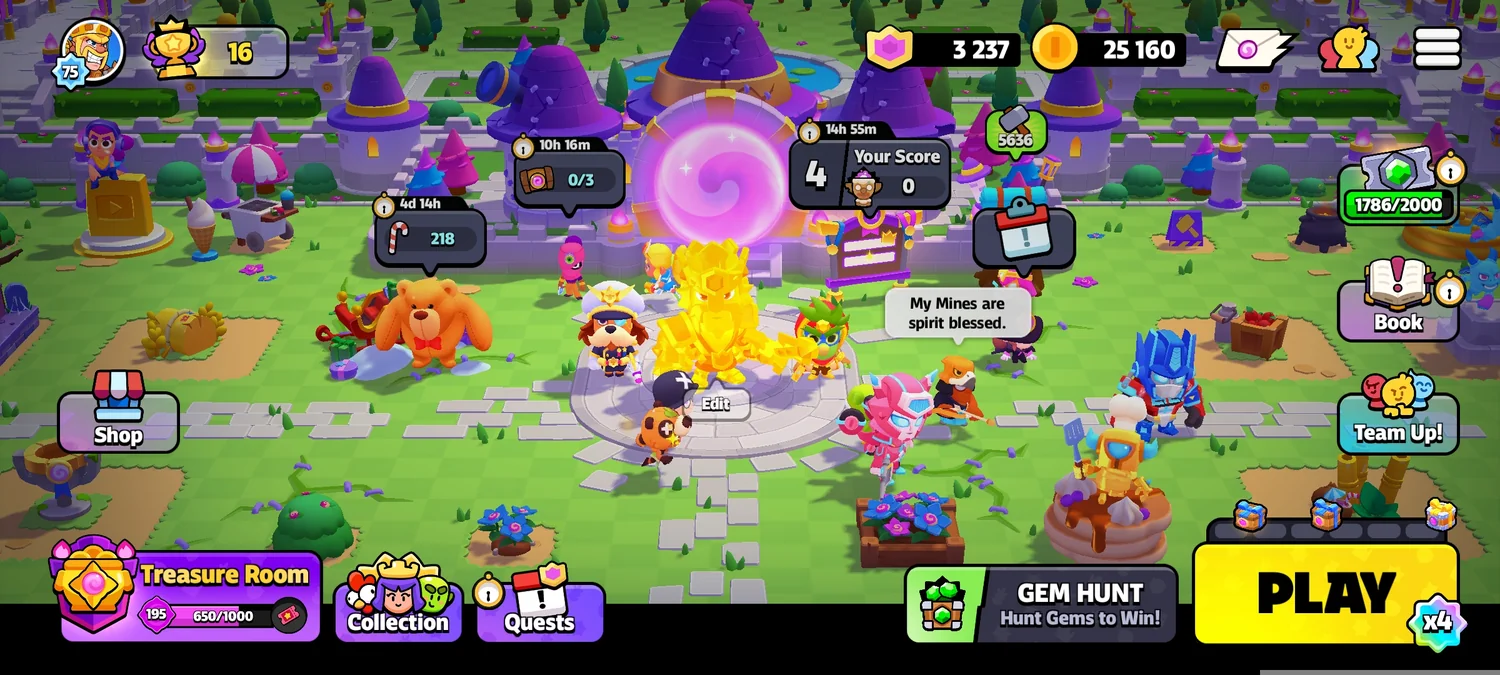This screenshot has height=675, width=1500.
Task: Open the trophy rank badge
Action: (x=217, y=51)
